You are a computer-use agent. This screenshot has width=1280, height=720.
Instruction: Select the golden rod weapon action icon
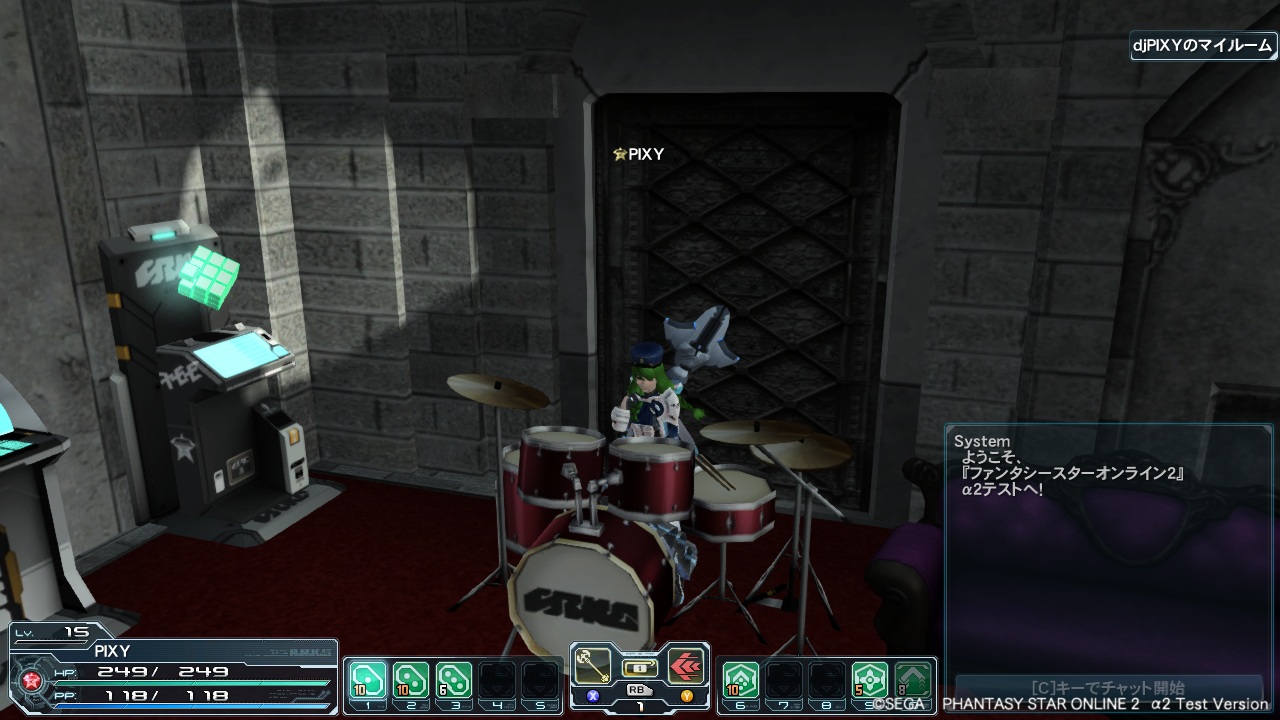click(x=593, y=666)
